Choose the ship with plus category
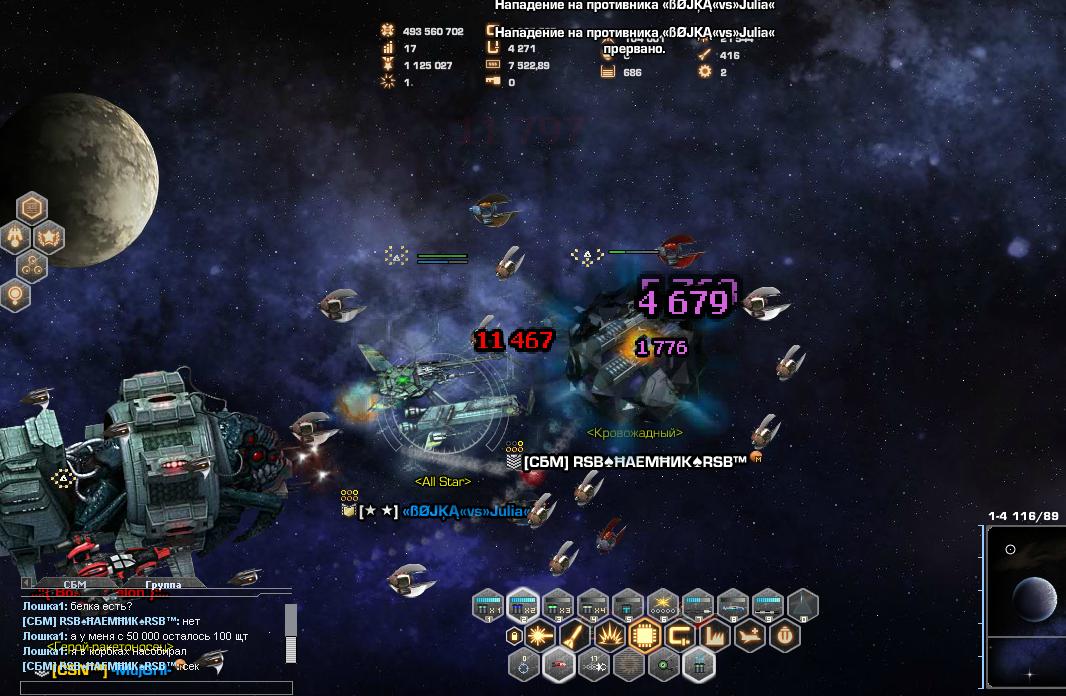Viewport: 1066px width, 696px height. coord(750,635)
